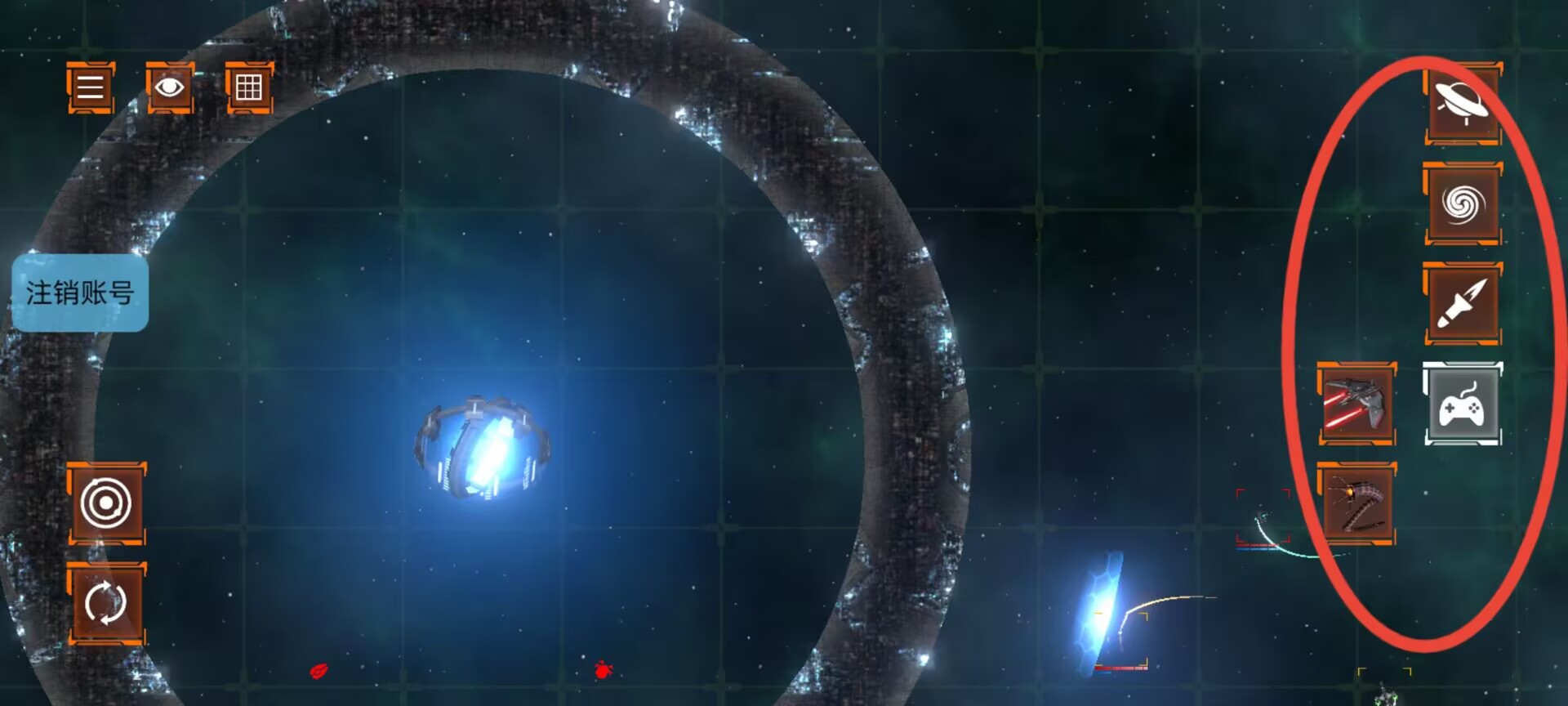The height and width of the screenshot is (706, 1568).
Task: Click the circular arrows refresh button
Action: (x=106, y=603)
